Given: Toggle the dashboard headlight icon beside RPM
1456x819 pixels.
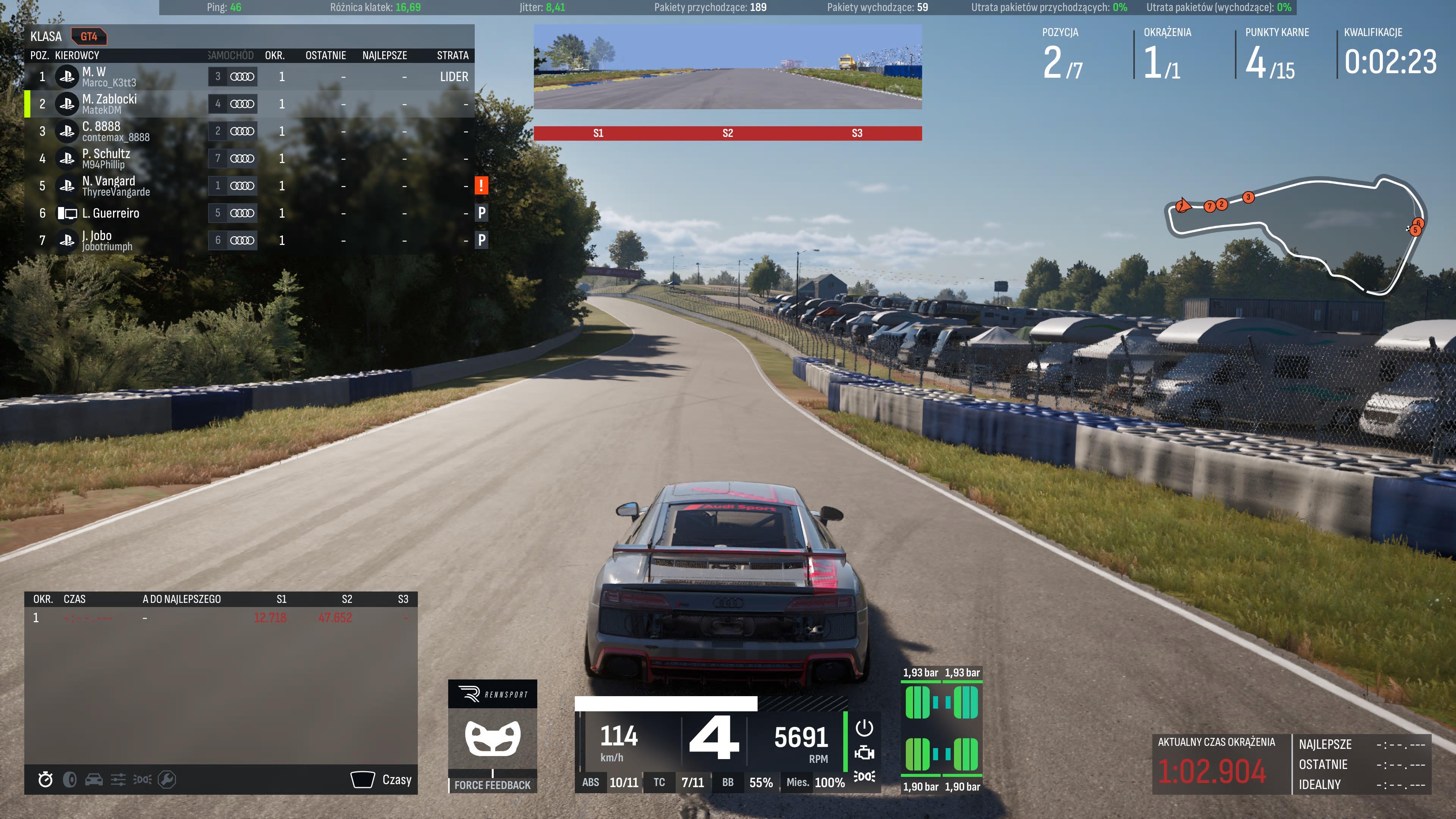Looking at the screenshot, I should [864, 777].
